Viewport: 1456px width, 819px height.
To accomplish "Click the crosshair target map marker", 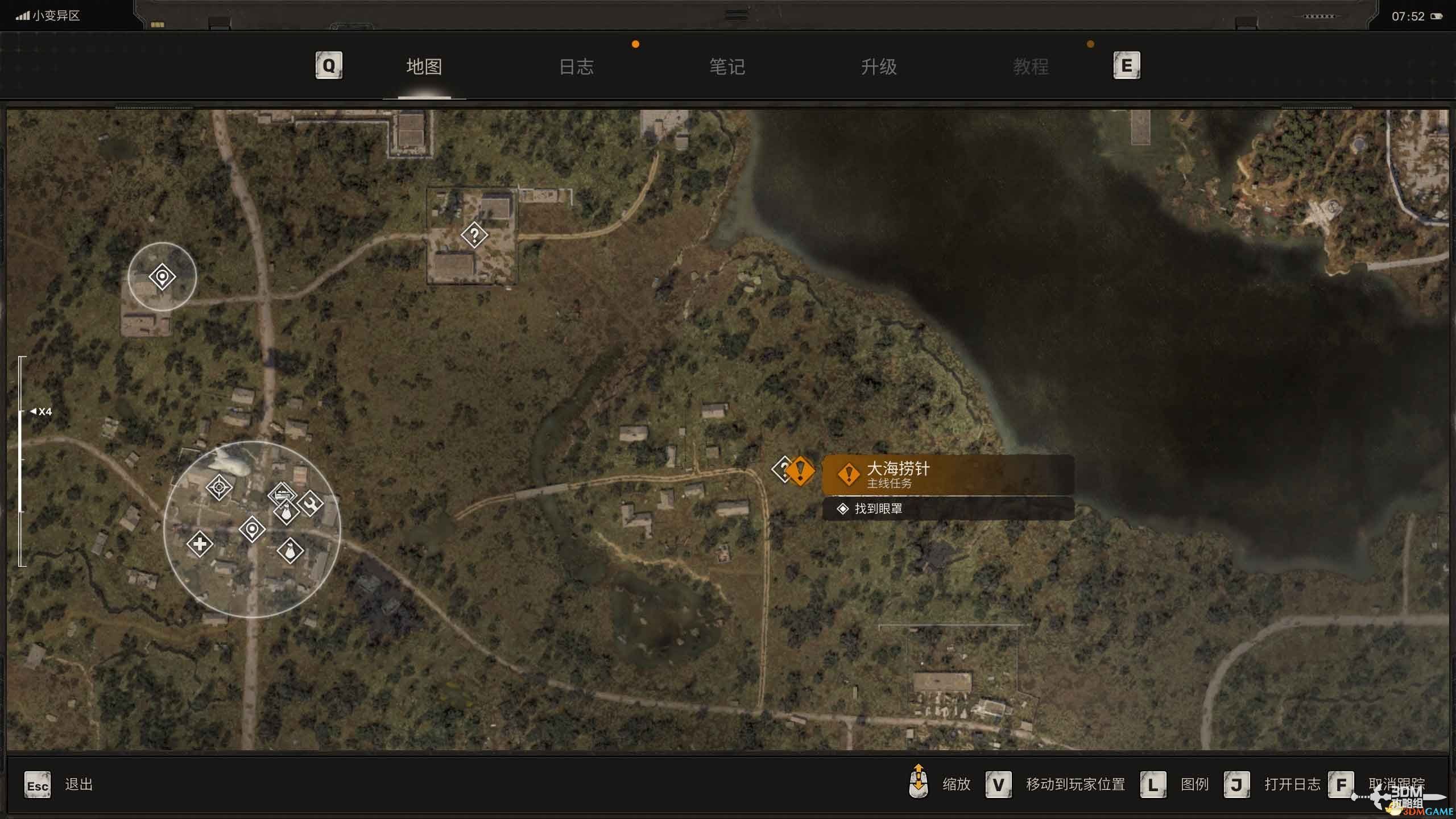I will tap(219, 487).
